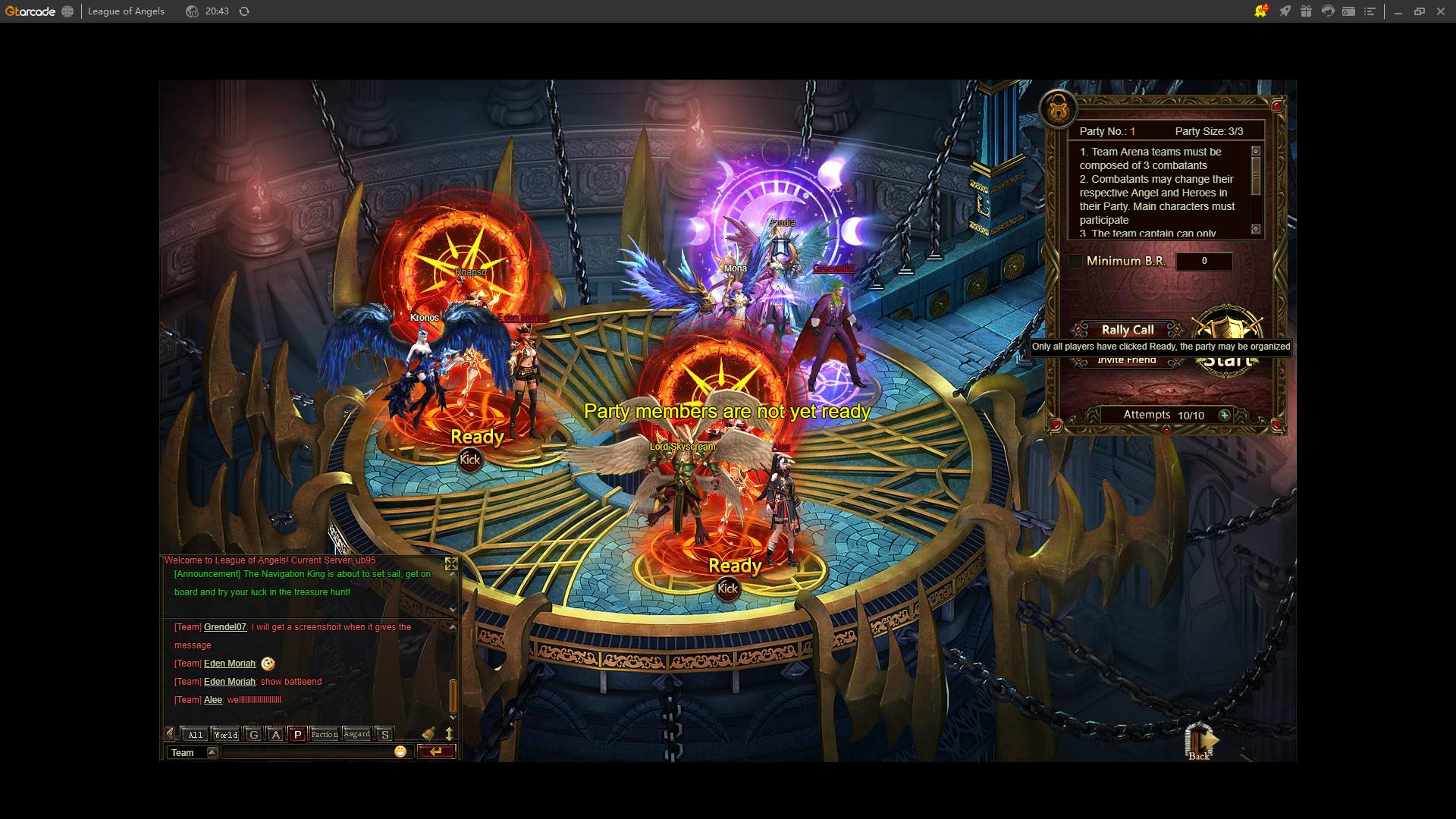Viewport: 1456px width, 819px height.
Task: Select the Minimum B.R. value field
Action: (x=1203, y=262)
